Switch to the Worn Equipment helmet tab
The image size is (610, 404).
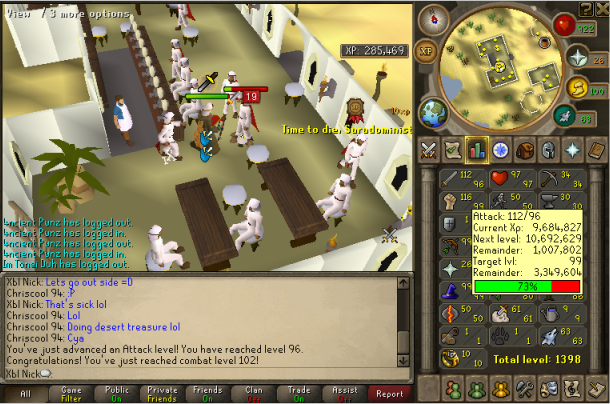pyautogui.click(x=547, y=150)
